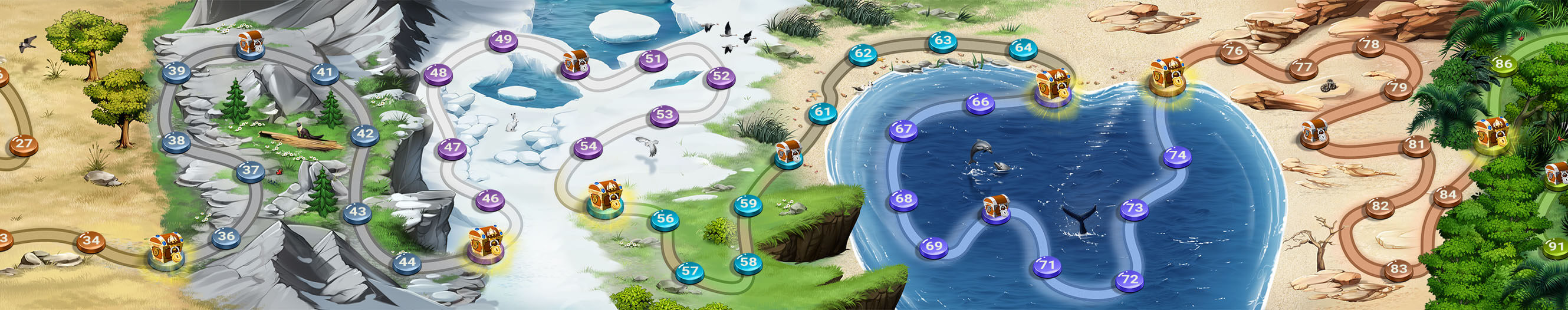Open level 66 in the water
Image resolution: width=1568 pixels, height=310 pixels.
tap(981, 102)
